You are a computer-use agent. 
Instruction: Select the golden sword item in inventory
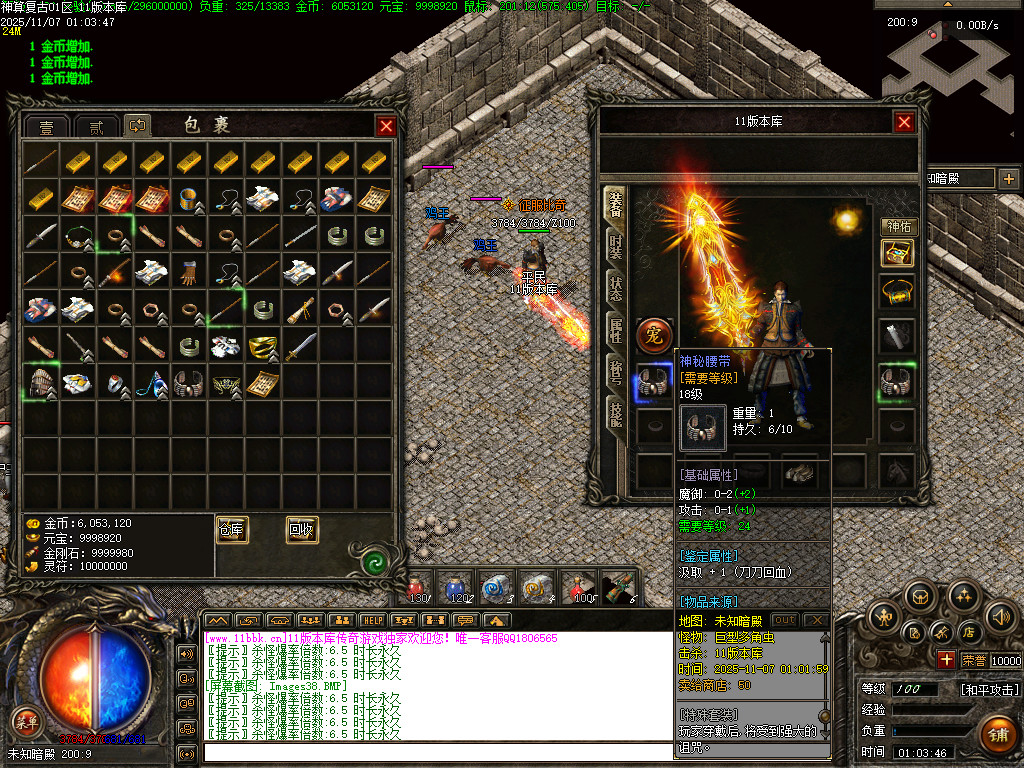pos(299,347)
